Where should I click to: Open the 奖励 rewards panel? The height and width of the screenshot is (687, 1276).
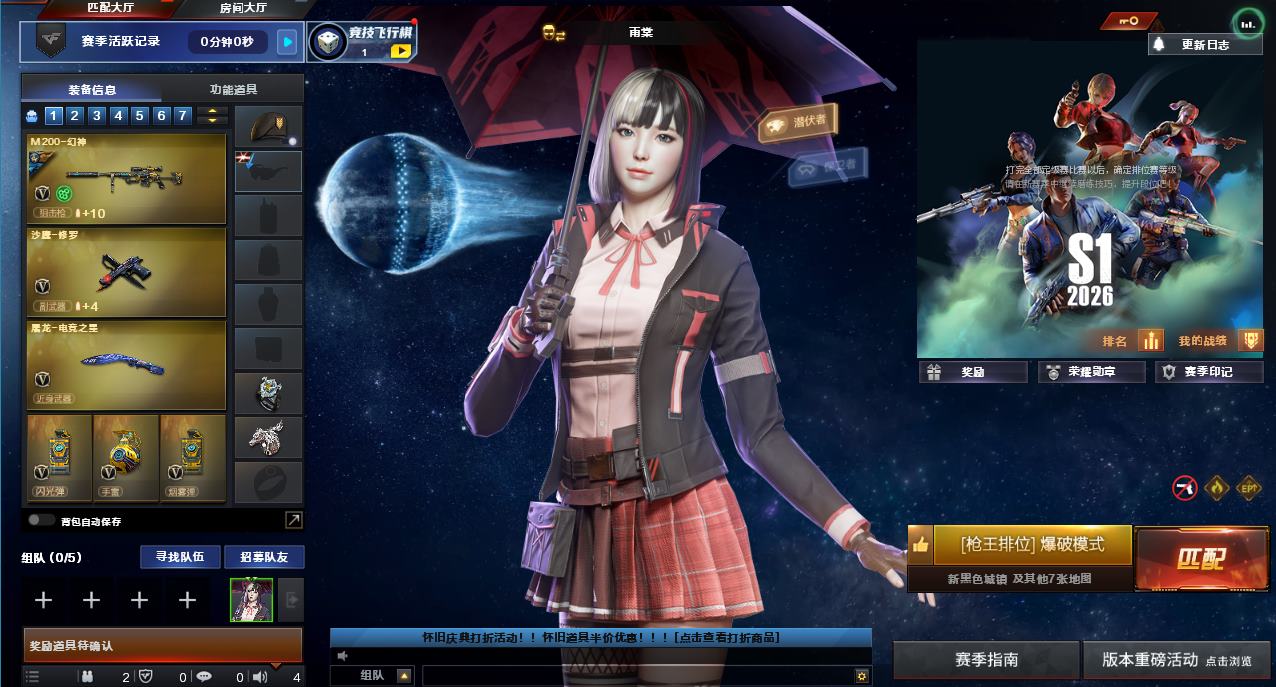973,372
